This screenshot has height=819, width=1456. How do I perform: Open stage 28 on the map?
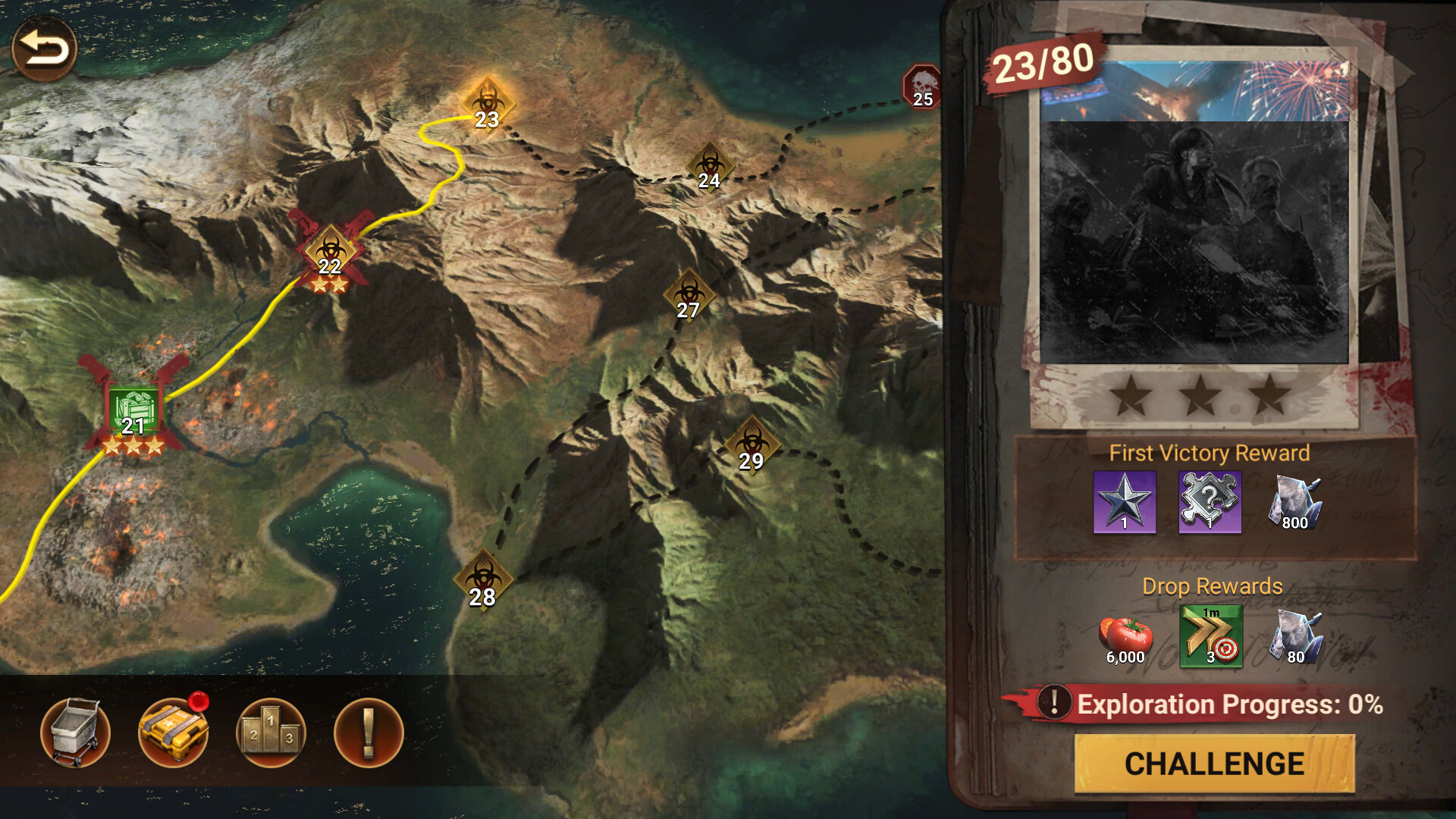pos(485,578)
